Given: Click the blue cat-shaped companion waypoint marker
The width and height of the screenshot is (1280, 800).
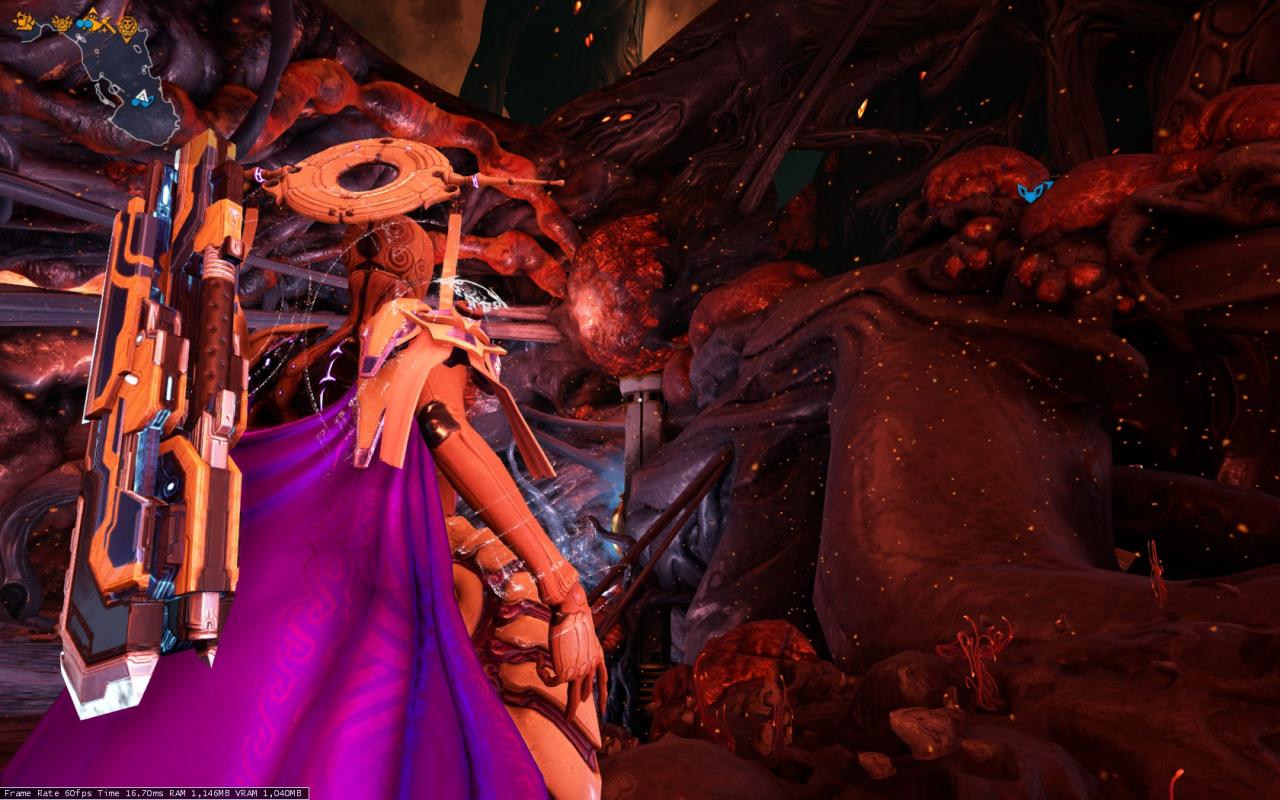Looking at the screenshot, I should (1035, 190).
